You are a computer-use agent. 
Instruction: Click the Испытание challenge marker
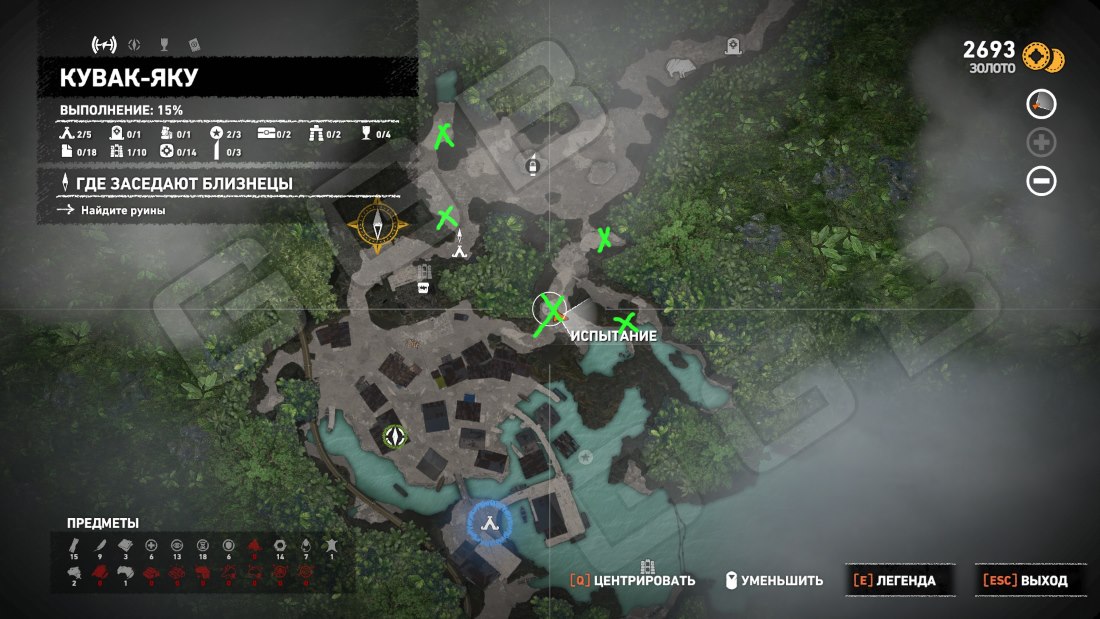pos(550,308)
